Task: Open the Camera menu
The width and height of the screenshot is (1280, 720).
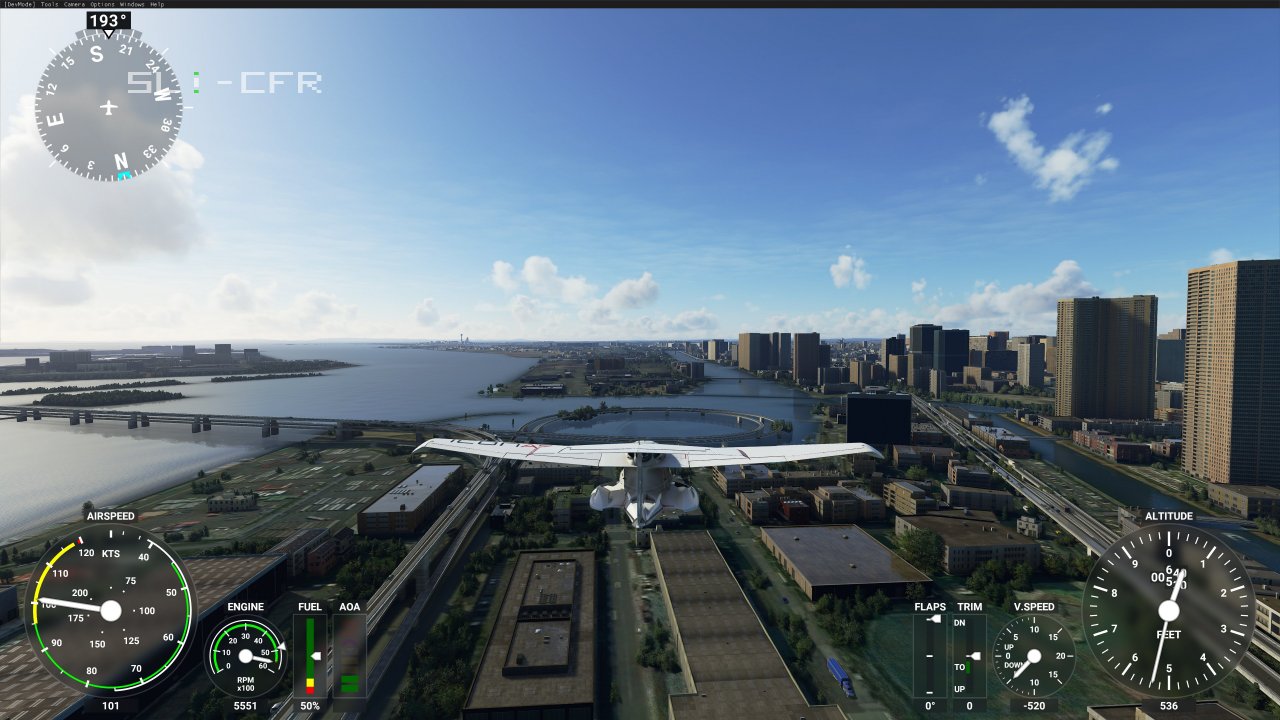Action: [72, 4]
